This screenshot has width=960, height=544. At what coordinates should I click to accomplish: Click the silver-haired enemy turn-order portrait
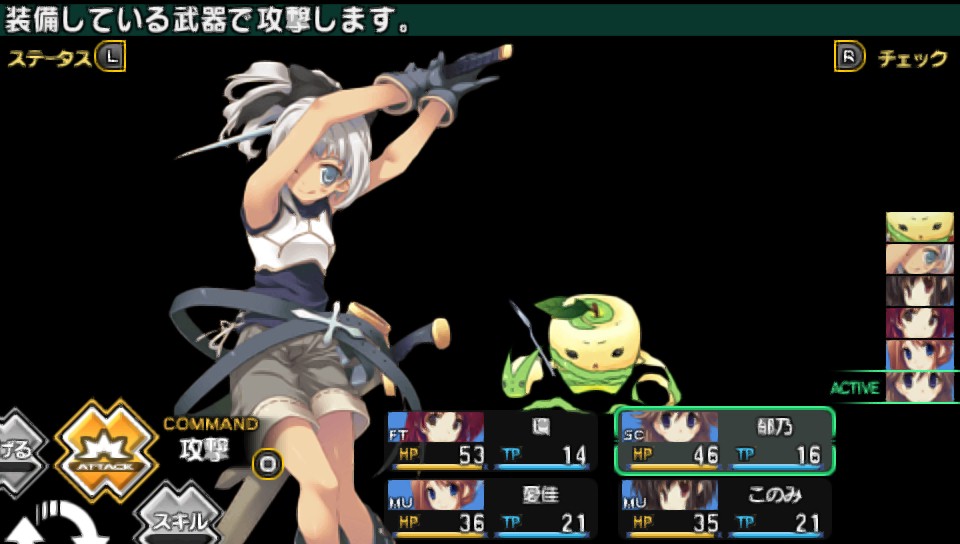click(919, 259)
